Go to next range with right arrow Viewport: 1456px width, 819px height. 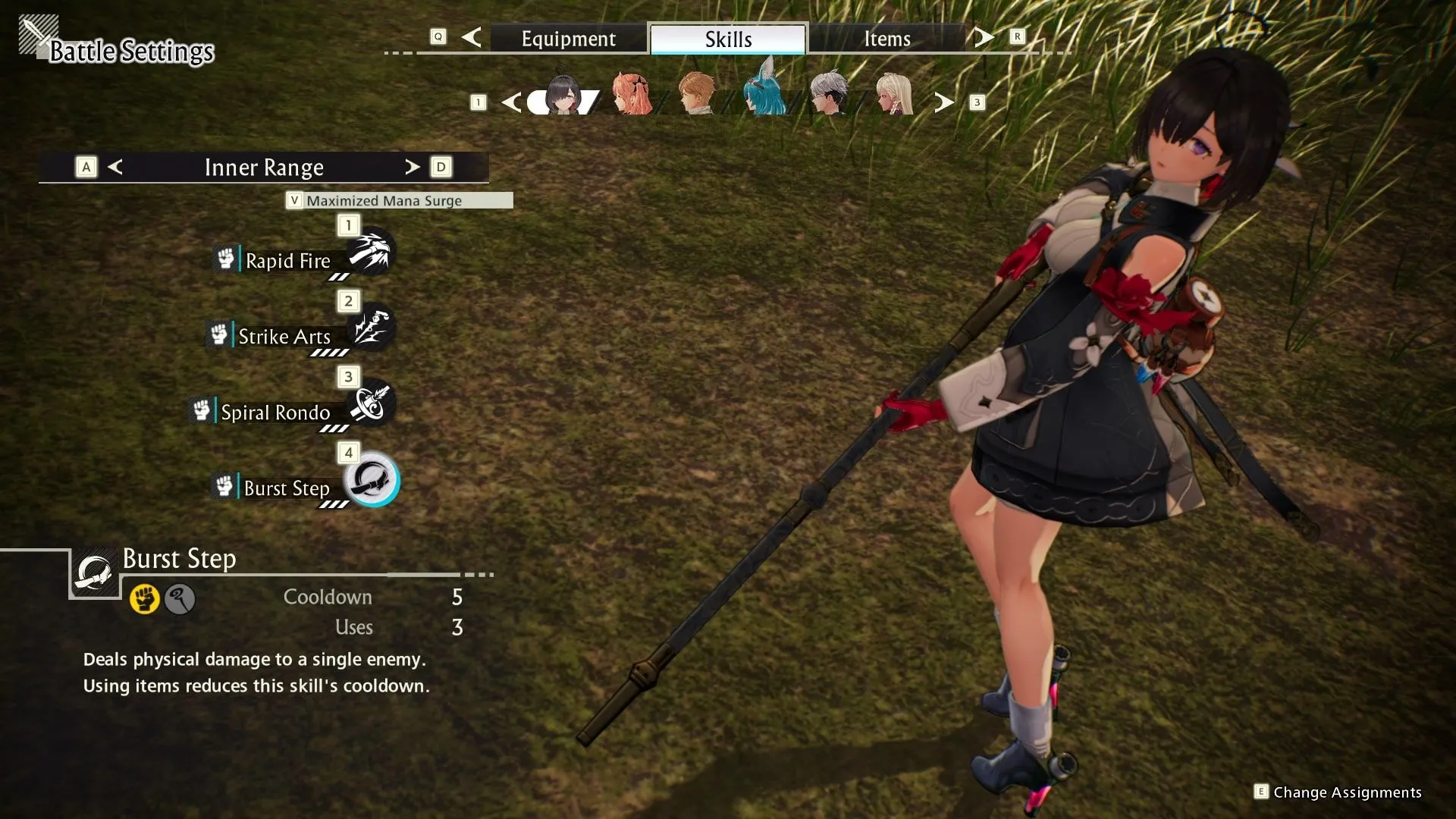click(x=412, y=167)
